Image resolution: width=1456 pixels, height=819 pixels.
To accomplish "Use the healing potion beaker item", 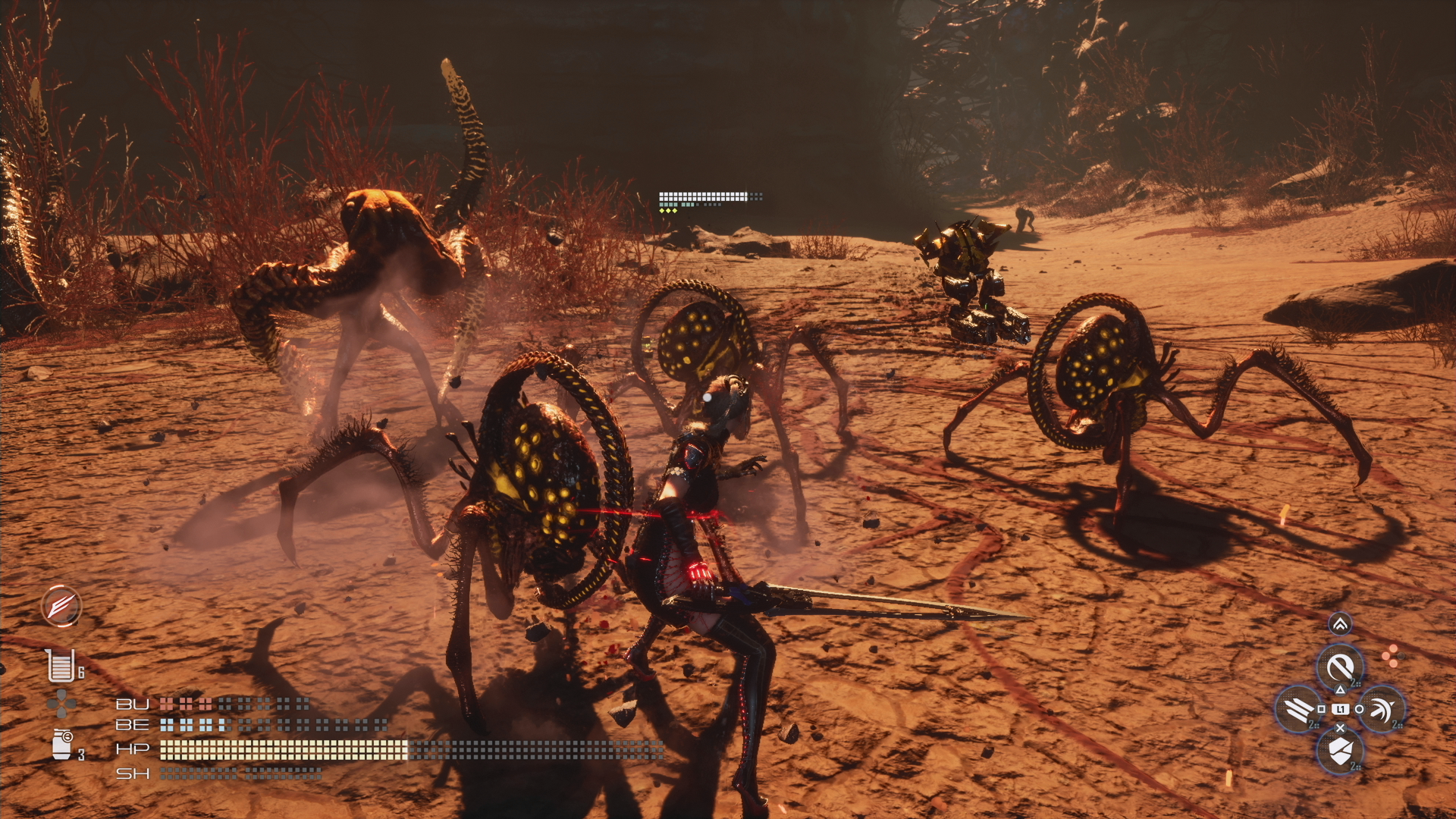I will coord(60,665).
